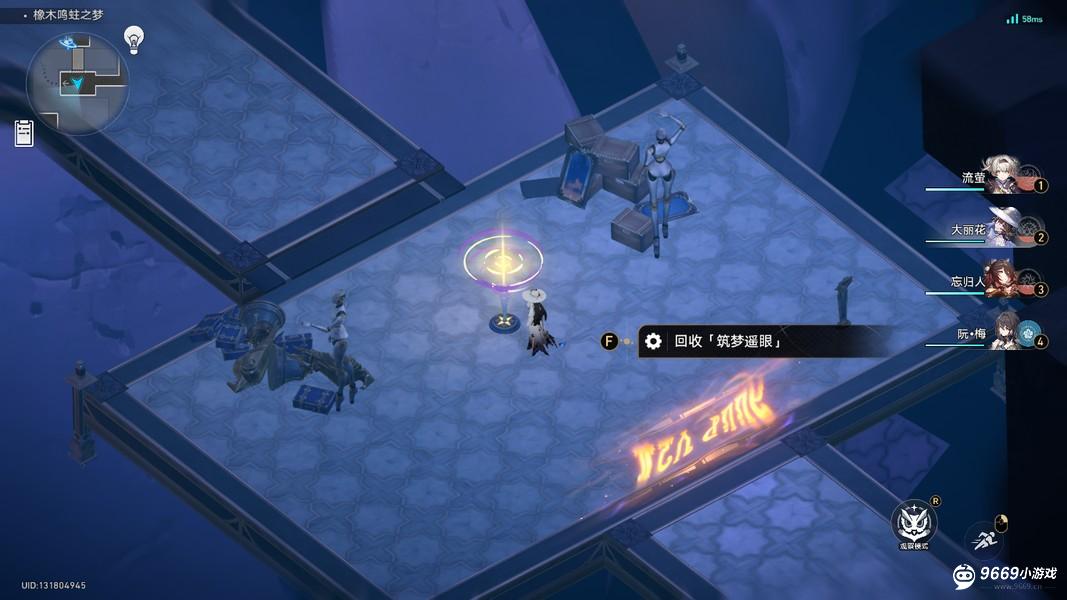Switch to party member 大丽花
The image size is (1067, 600).
coord(1003,228)
